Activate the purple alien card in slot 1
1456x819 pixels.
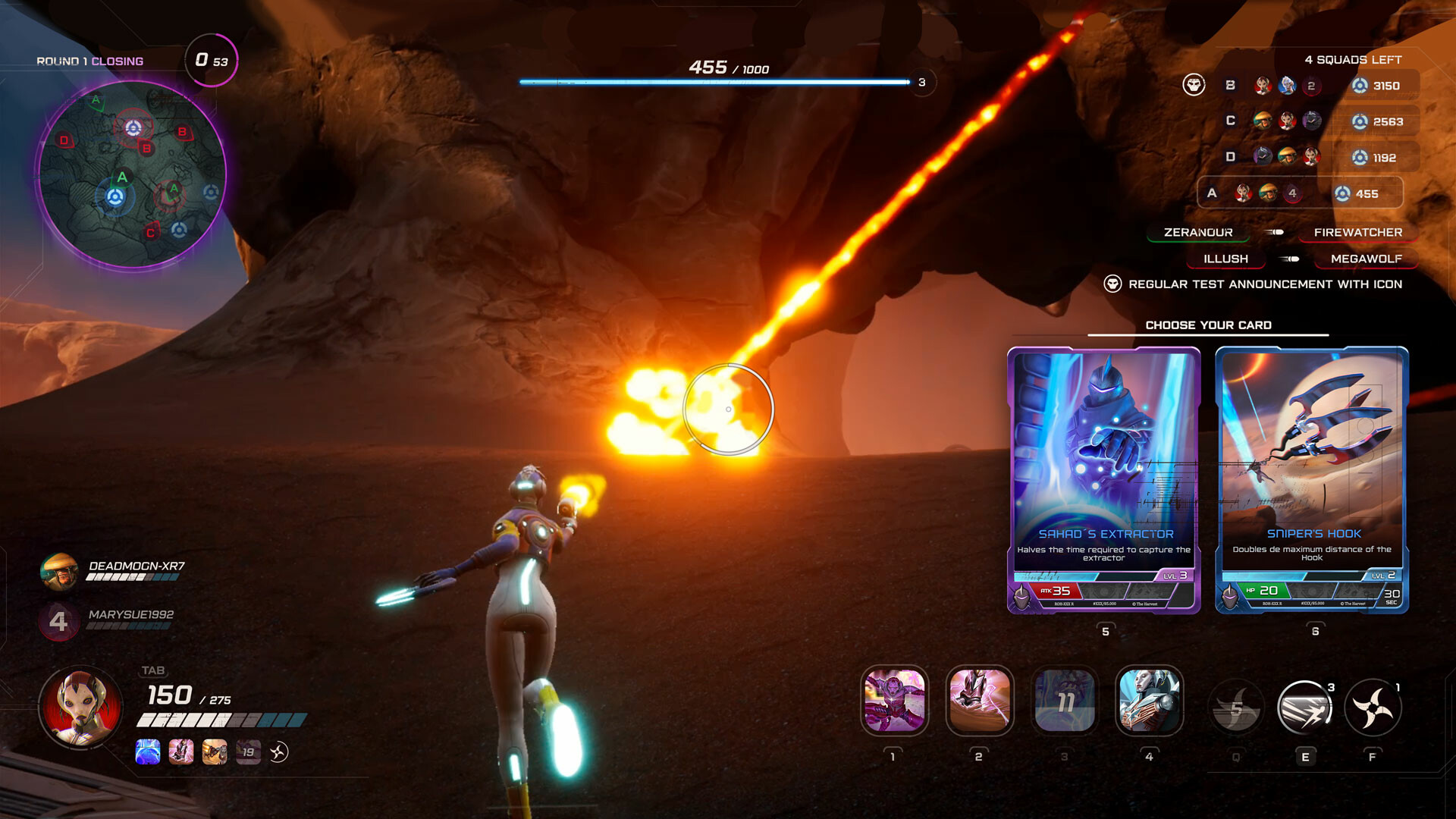894,701
